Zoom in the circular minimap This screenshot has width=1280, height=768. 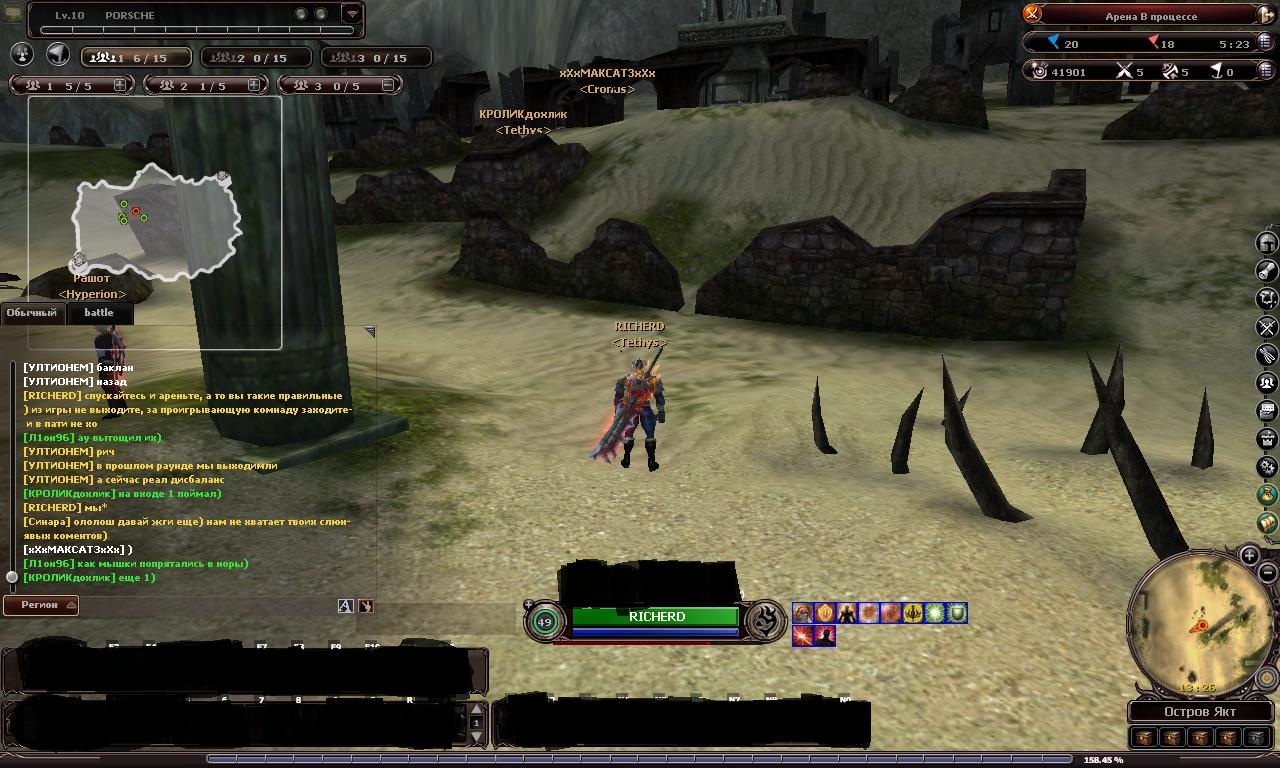[x=1250, y=555]
